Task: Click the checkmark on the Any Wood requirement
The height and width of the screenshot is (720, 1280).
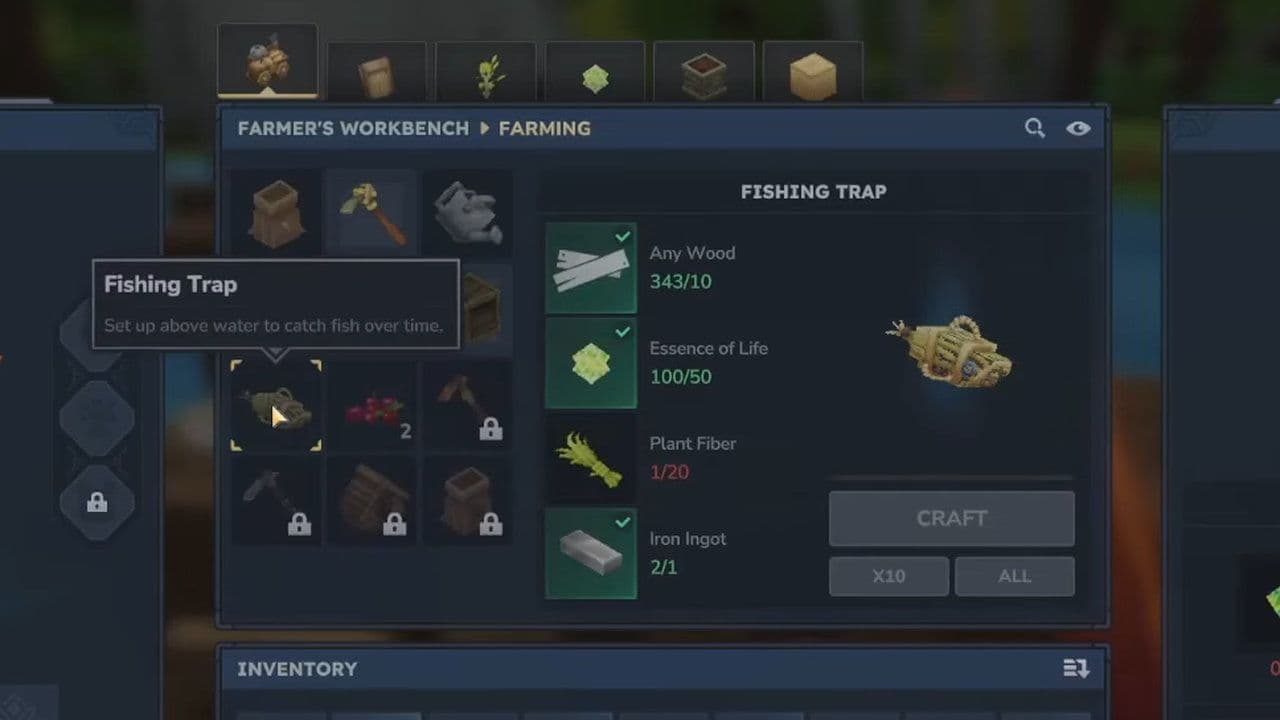Action: pos(624,237)
